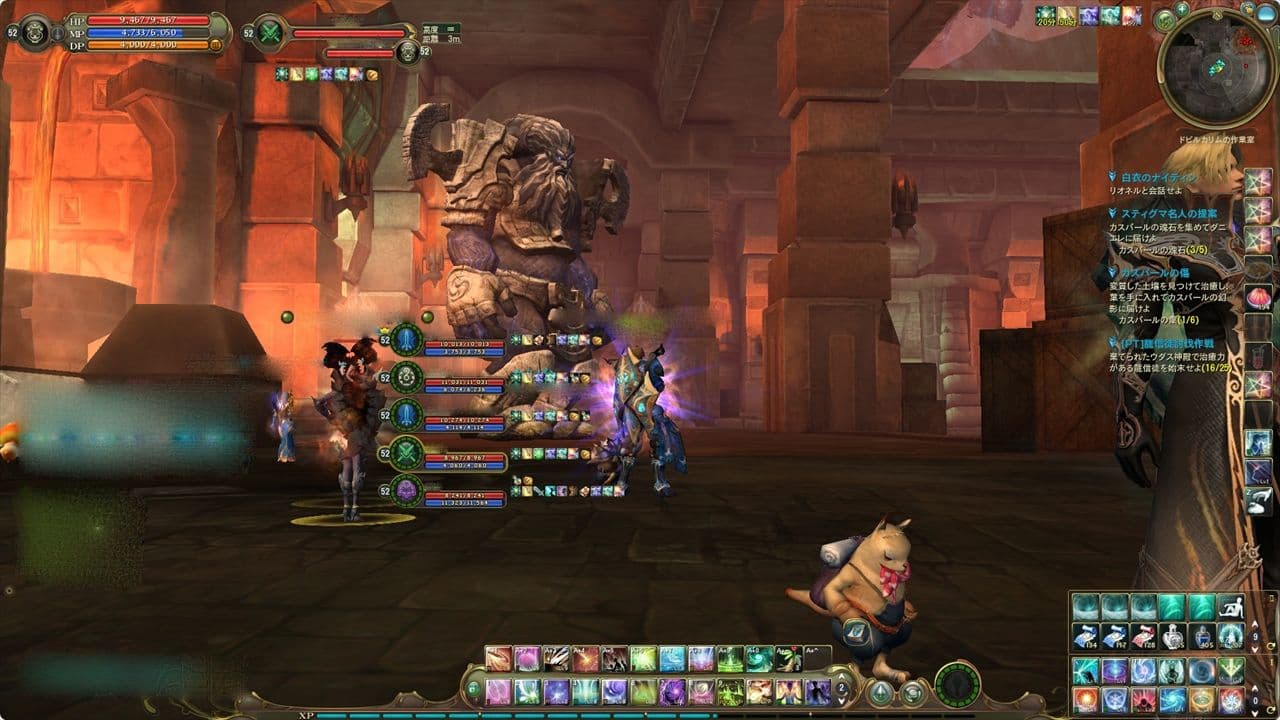
Task: Click your level 52 player portrait
Action: 35,33
